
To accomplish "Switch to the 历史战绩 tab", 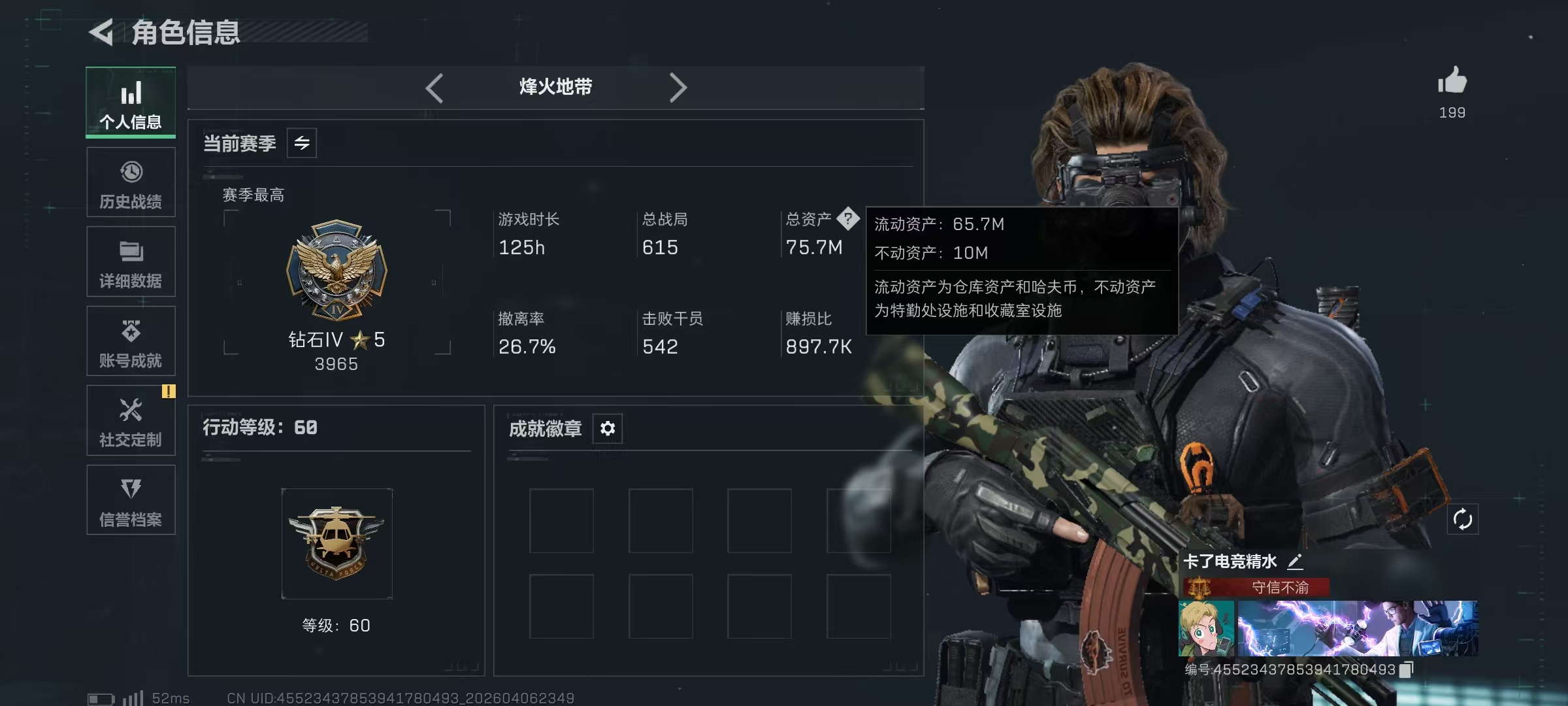I will point(131,182).
